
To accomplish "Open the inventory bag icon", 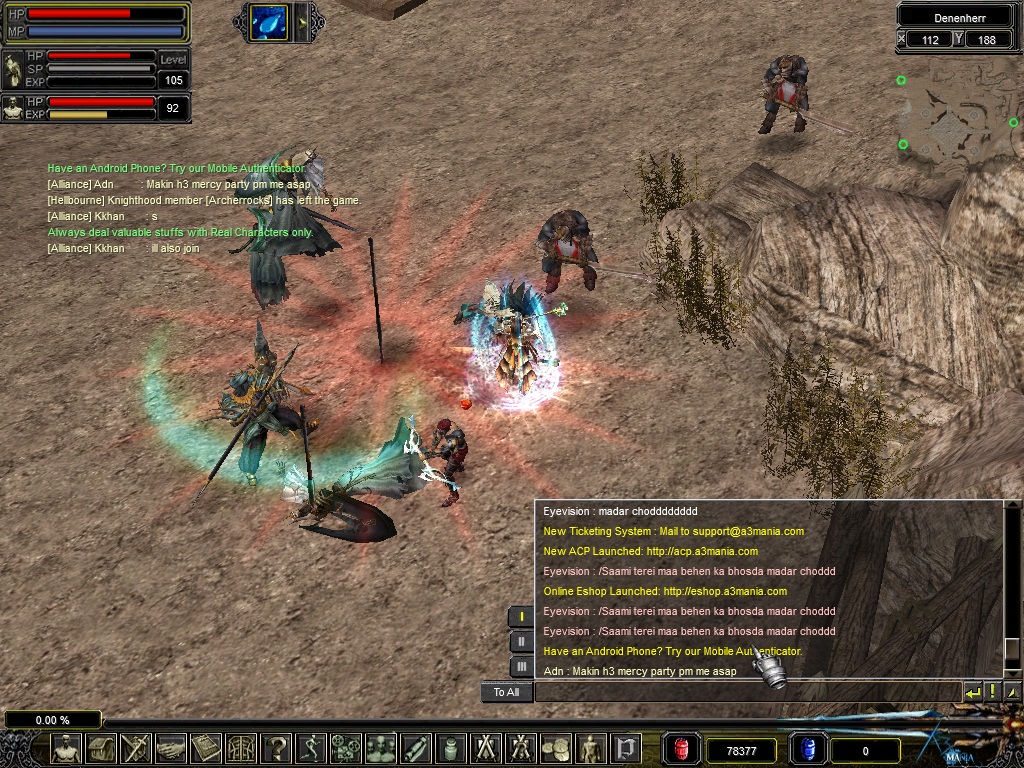I will (x=101, y=748).
